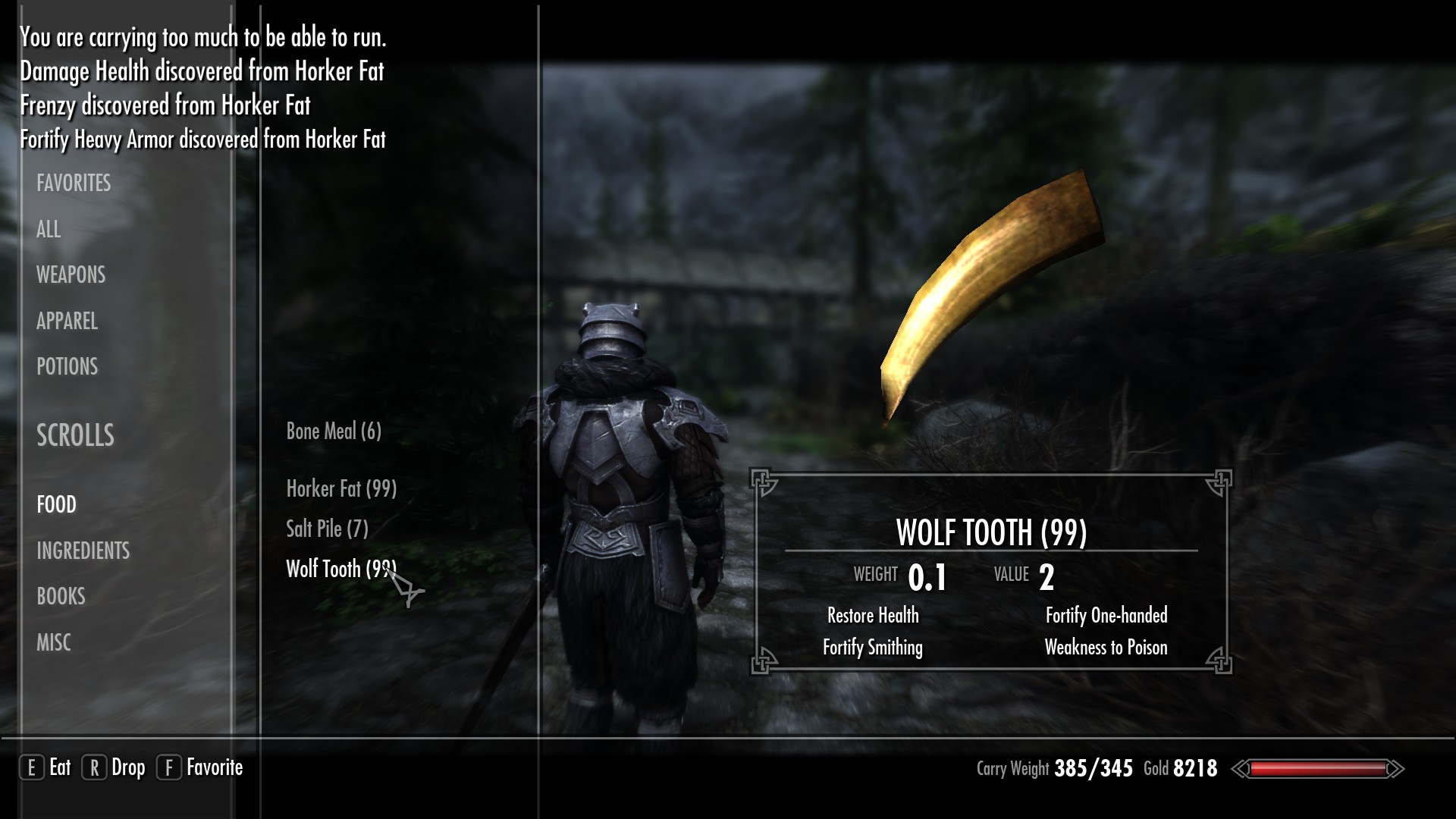Open the Favorites category
The width and height of the screenshot is (1456, 819).
pos(74,183)
